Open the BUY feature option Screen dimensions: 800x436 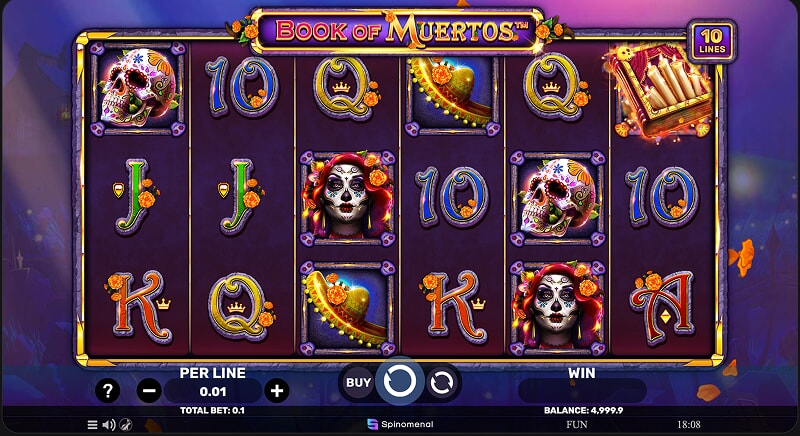(357, 381)
